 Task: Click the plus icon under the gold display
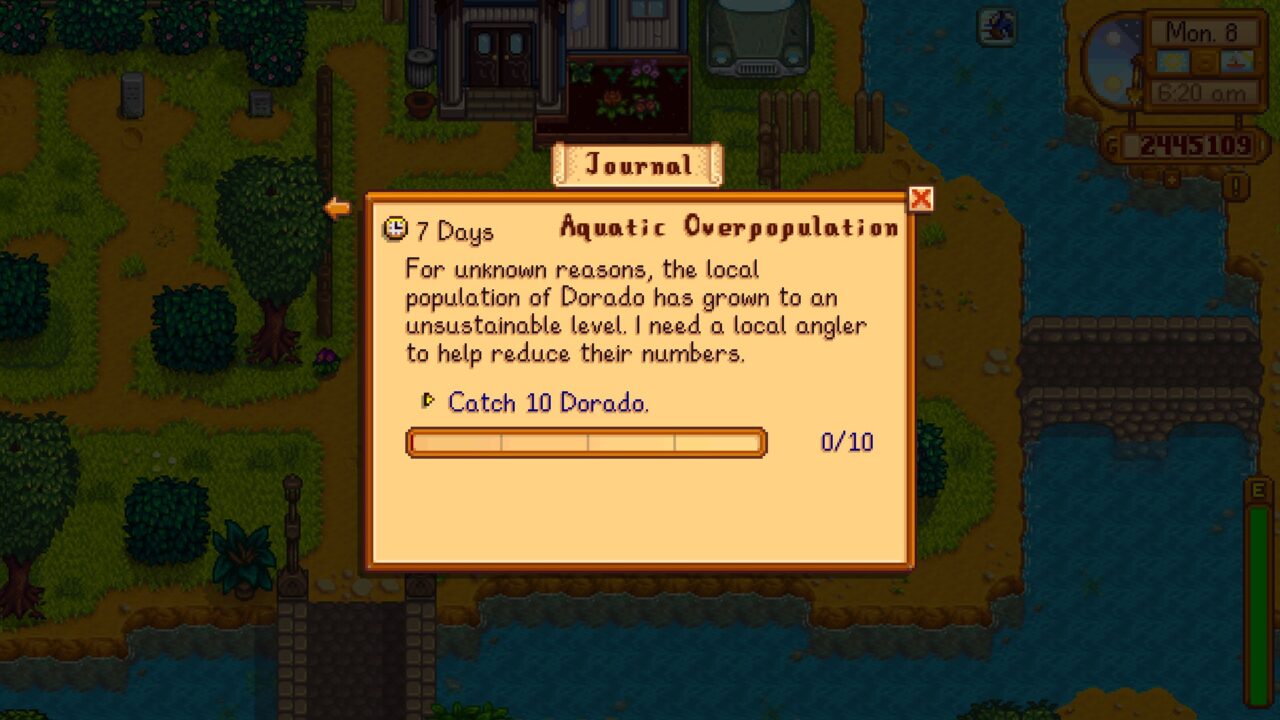pos(1170,178)
